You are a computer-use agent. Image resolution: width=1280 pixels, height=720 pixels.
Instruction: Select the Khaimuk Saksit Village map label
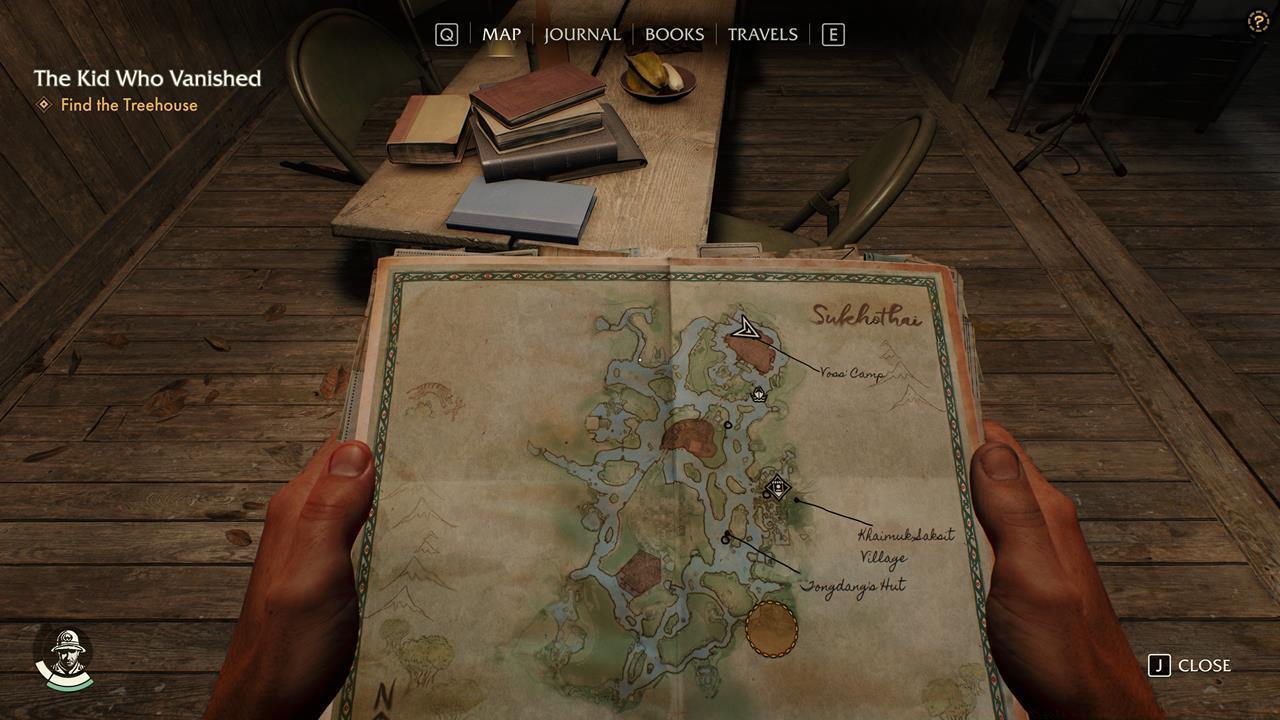coord(905,545)
